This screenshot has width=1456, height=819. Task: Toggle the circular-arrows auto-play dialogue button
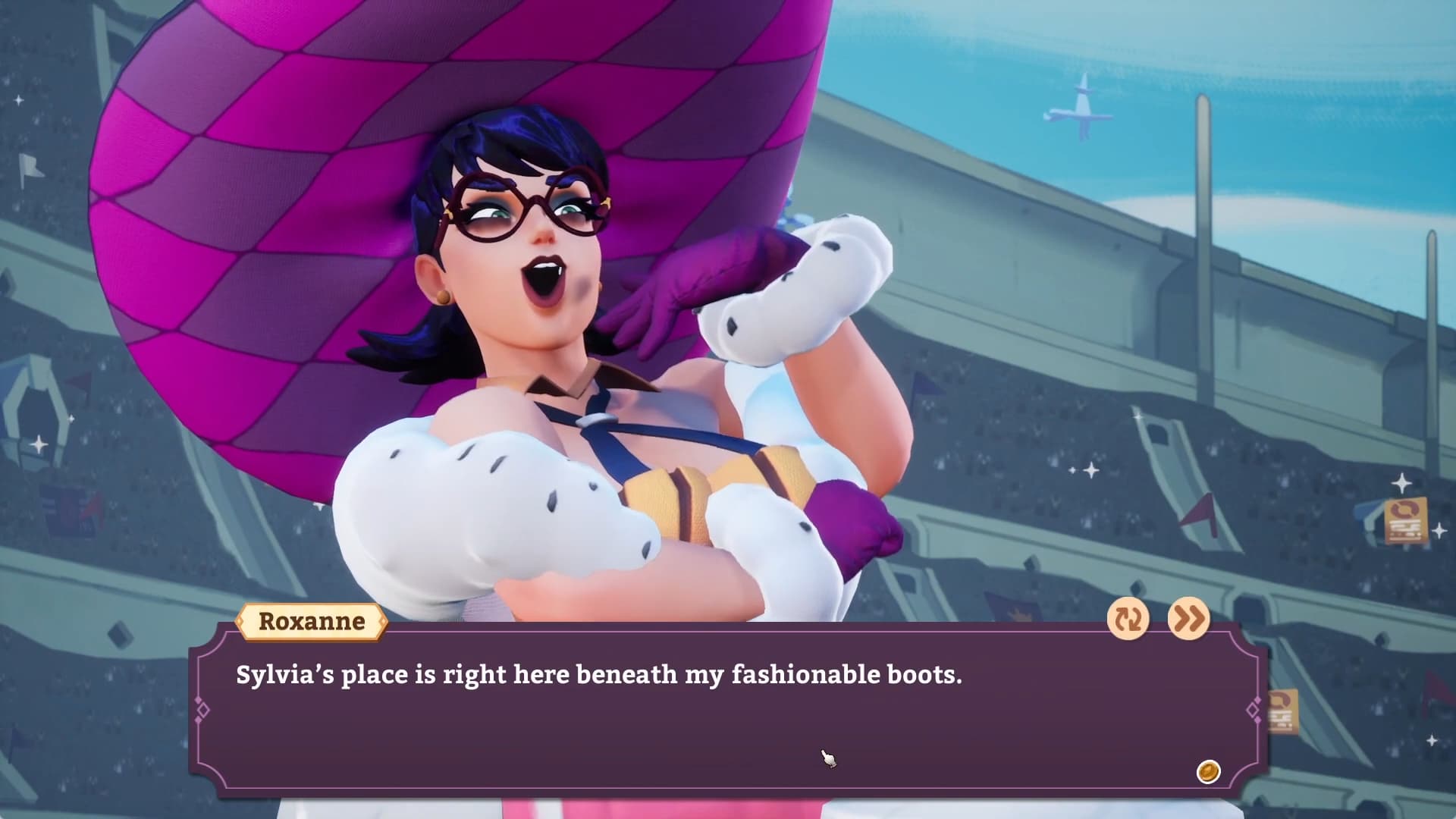pos(1128,619)
